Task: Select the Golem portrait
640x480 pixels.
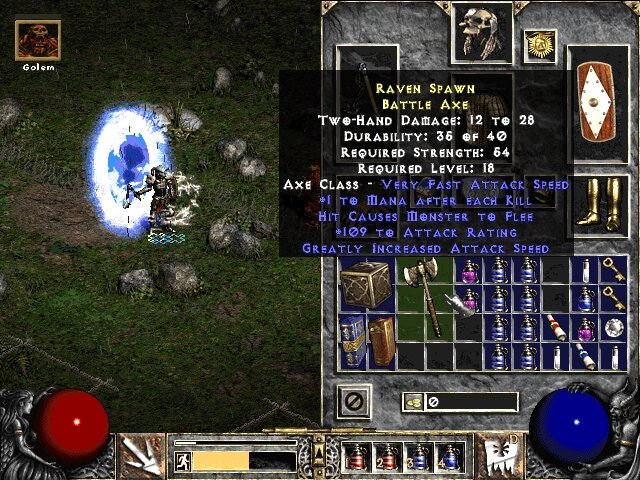Action: (x=37, y=41)
